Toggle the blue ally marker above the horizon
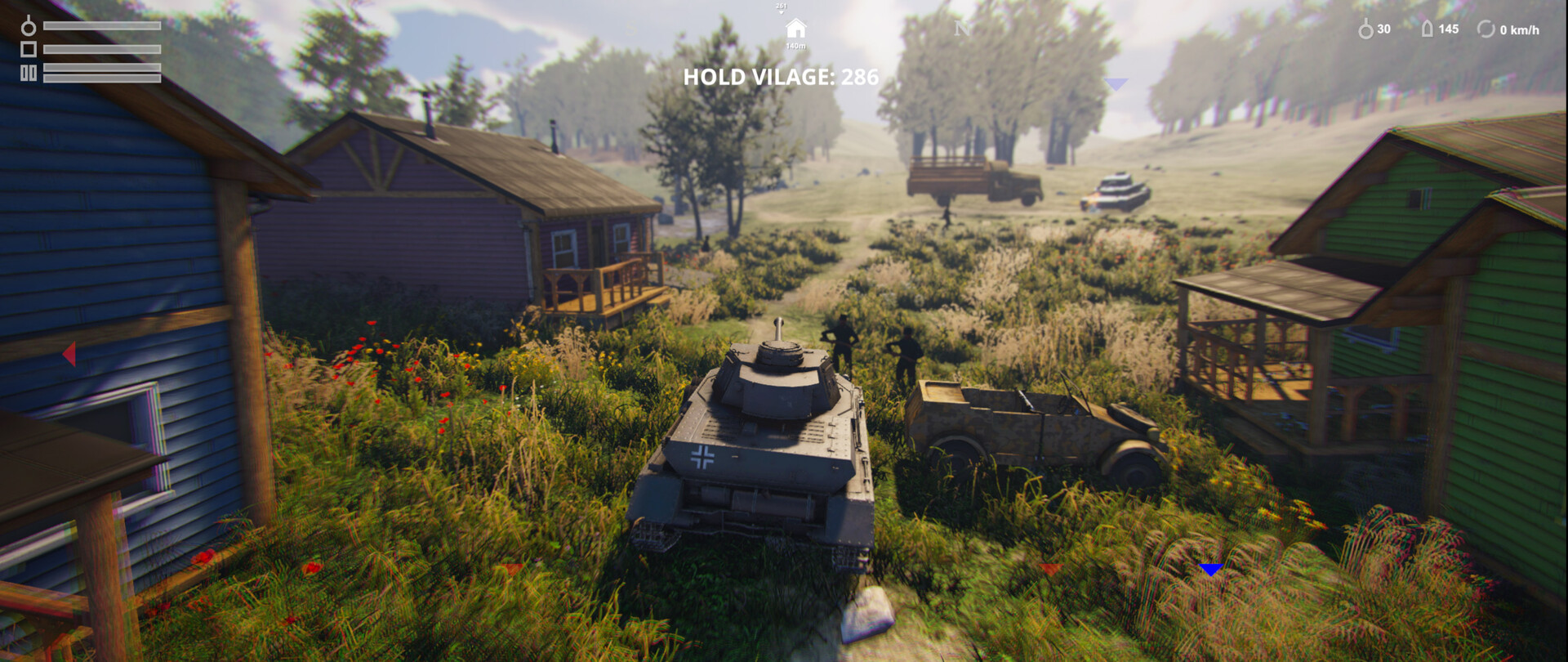Viewport: 1568px width, 662px height. tap(1117, 82)
